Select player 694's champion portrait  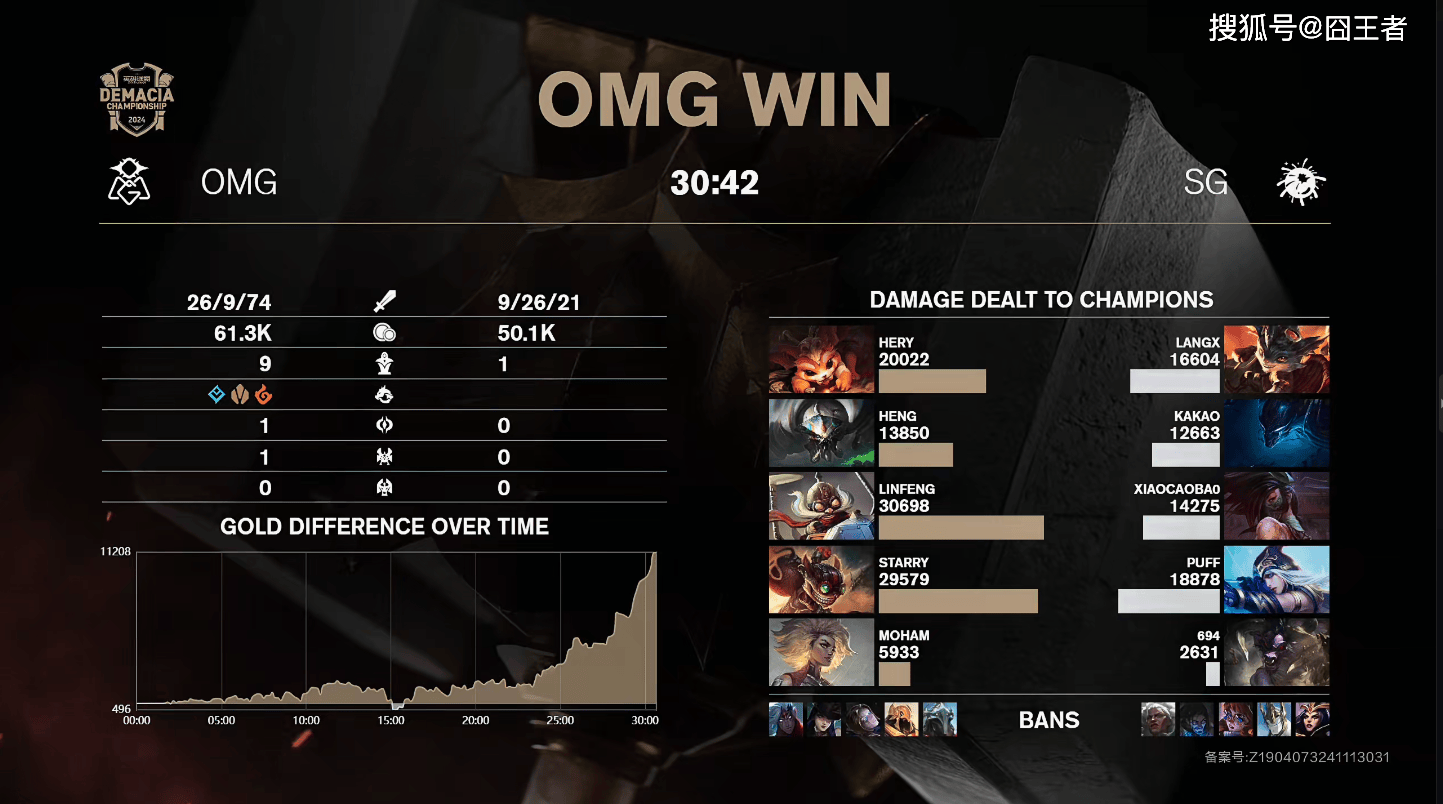click(1276, 652)
